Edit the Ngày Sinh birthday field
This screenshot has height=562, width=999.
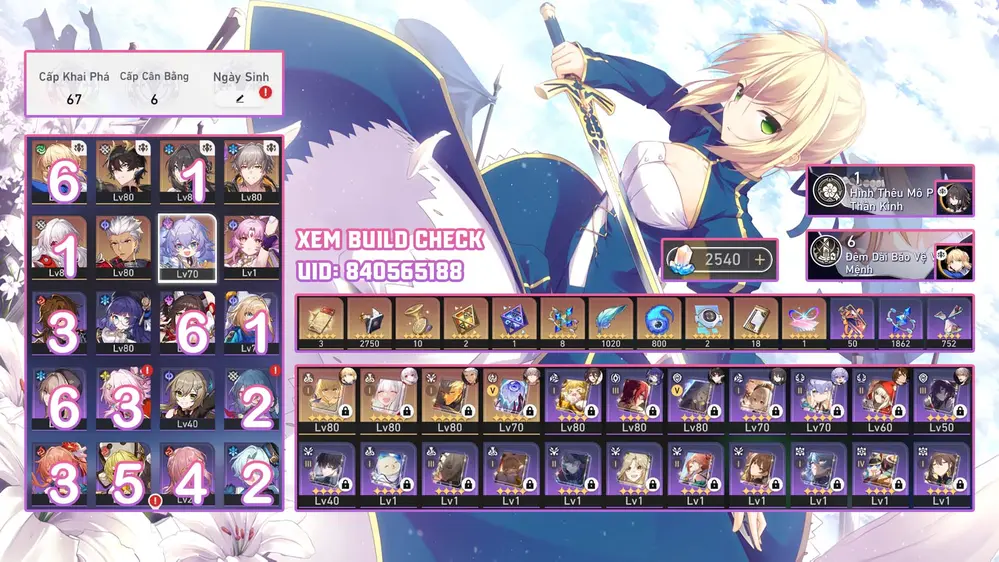pos(240,98)
